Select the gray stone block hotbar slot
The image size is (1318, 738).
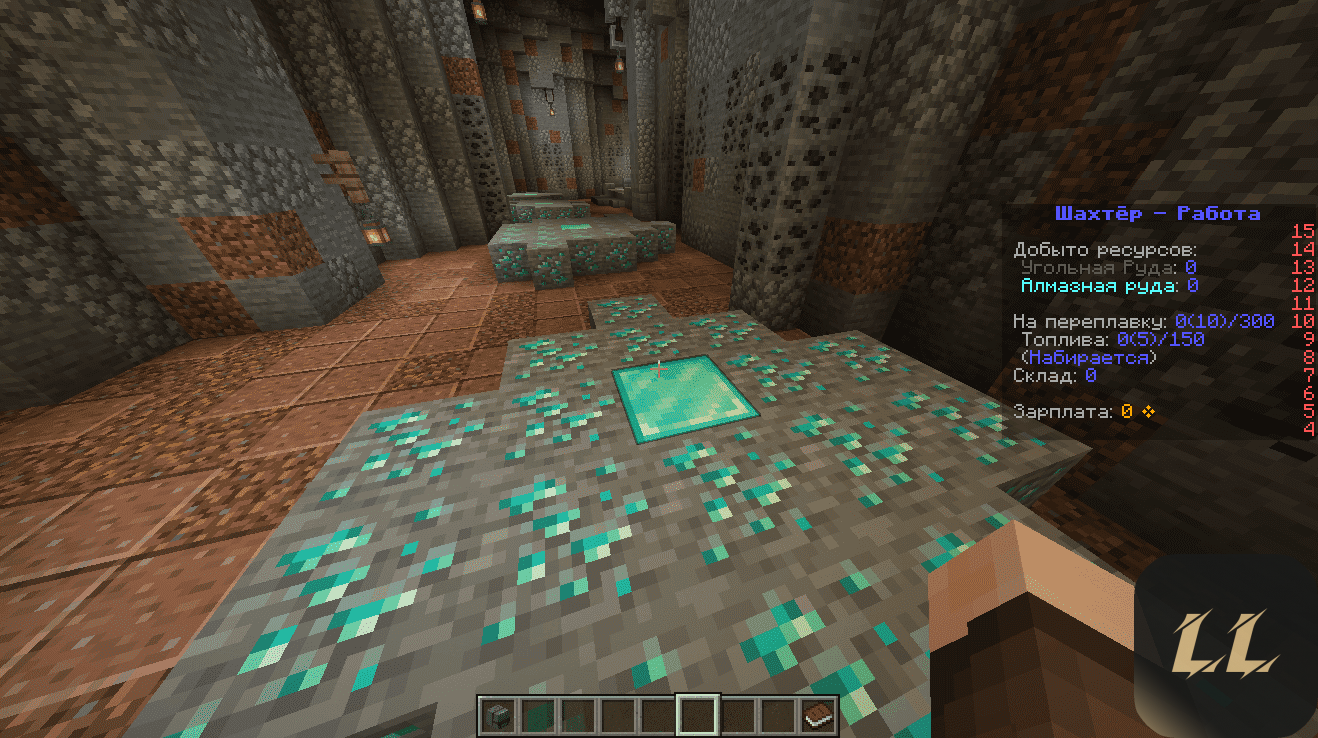pos(497,715)
